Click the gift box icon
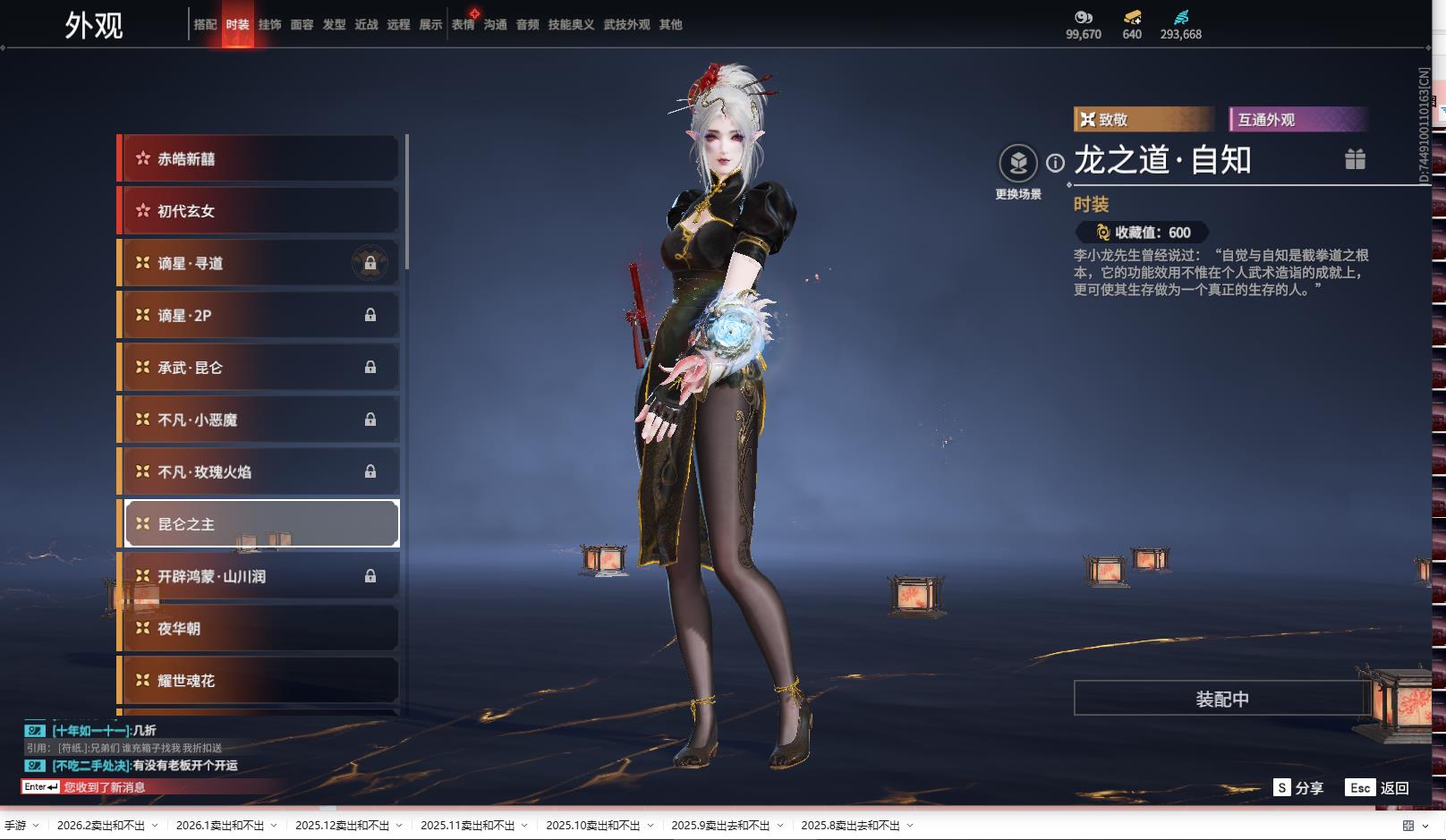The width and height of the screenshot is (1446, 840). [1355, 159]
